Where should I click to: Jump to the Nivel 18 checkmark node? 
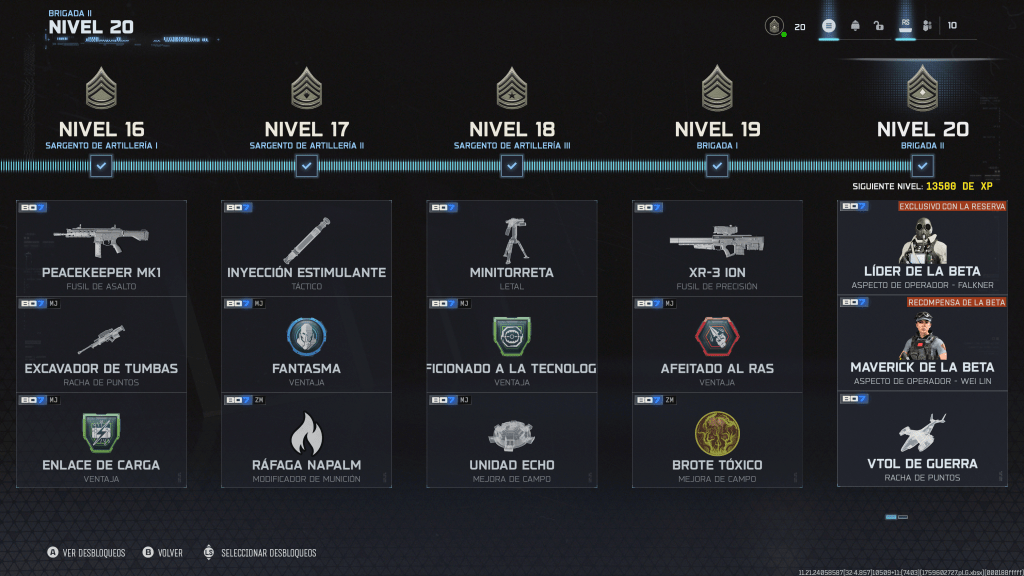[512, 166]
